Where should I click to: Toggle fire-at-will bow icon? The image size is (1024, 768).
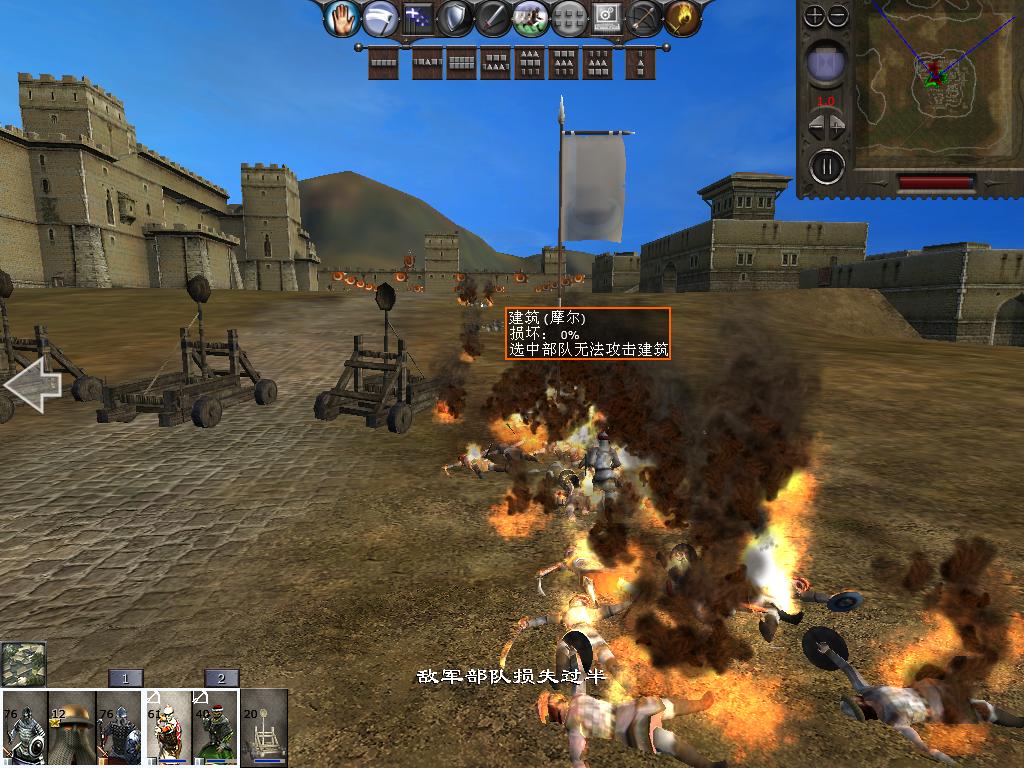644,17
